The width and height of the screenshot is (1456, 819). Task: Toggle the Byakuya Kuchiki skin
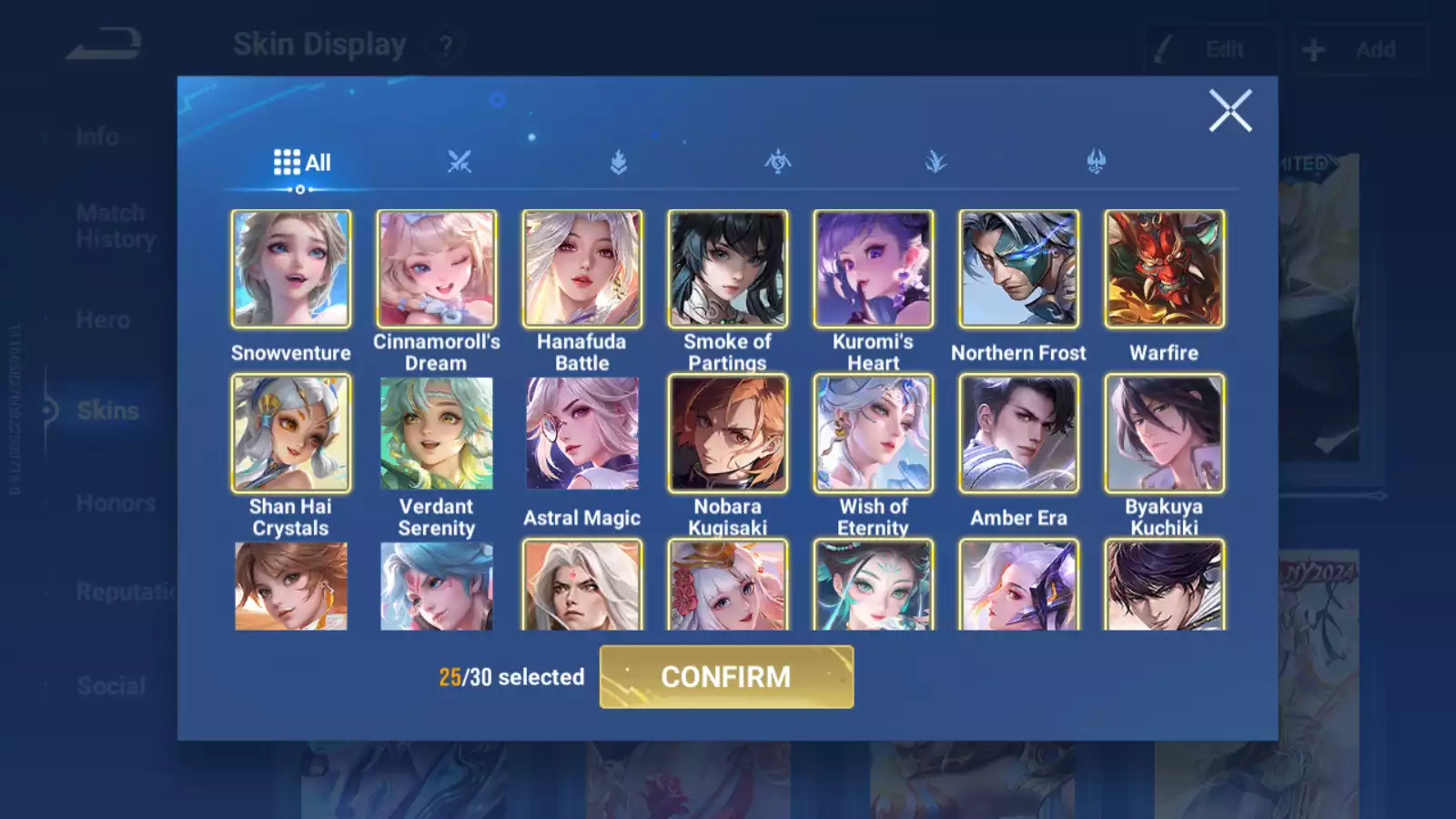click(x=1165, y=434)
